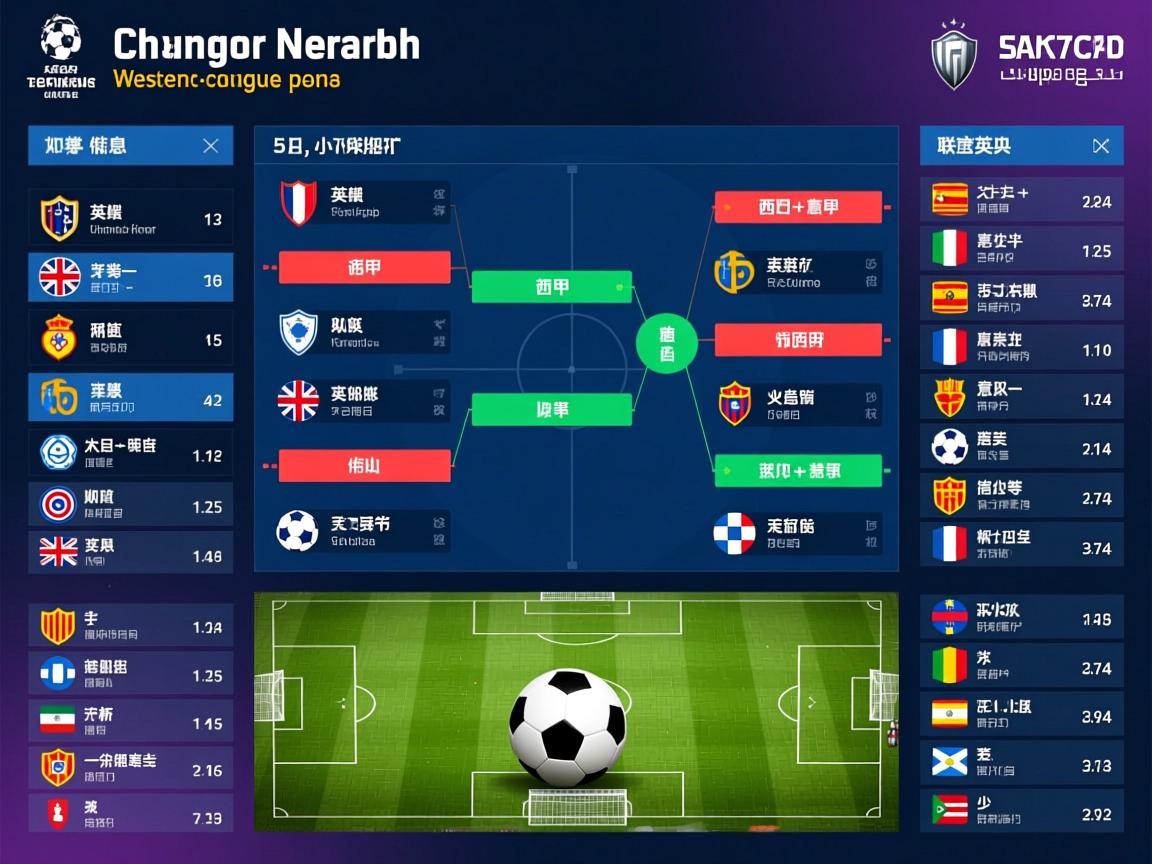
Task: Pick the Italian flag row
Action: [x=1021, y=248]
